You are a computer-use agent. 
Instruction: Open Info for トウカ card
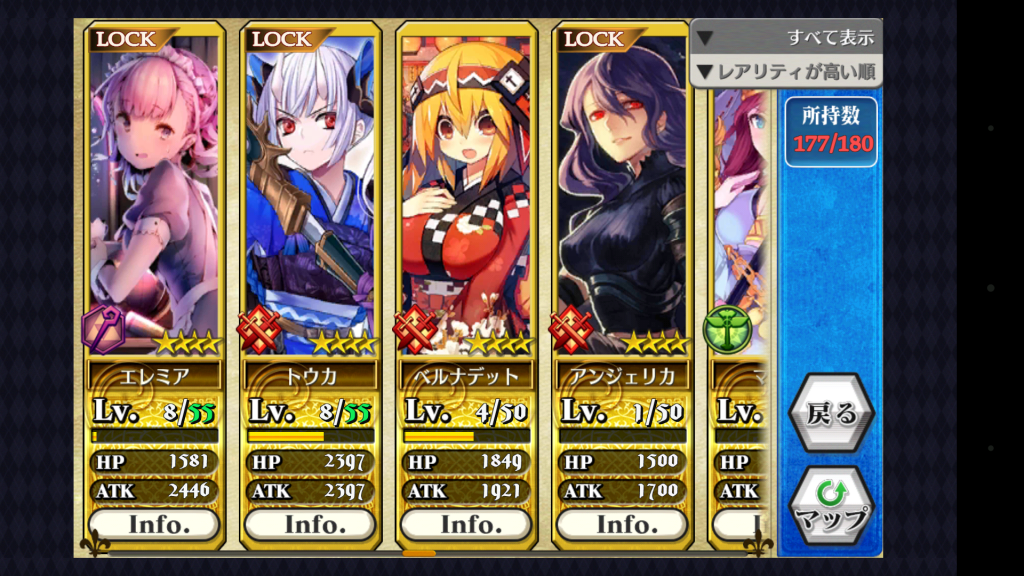(310, 524)
